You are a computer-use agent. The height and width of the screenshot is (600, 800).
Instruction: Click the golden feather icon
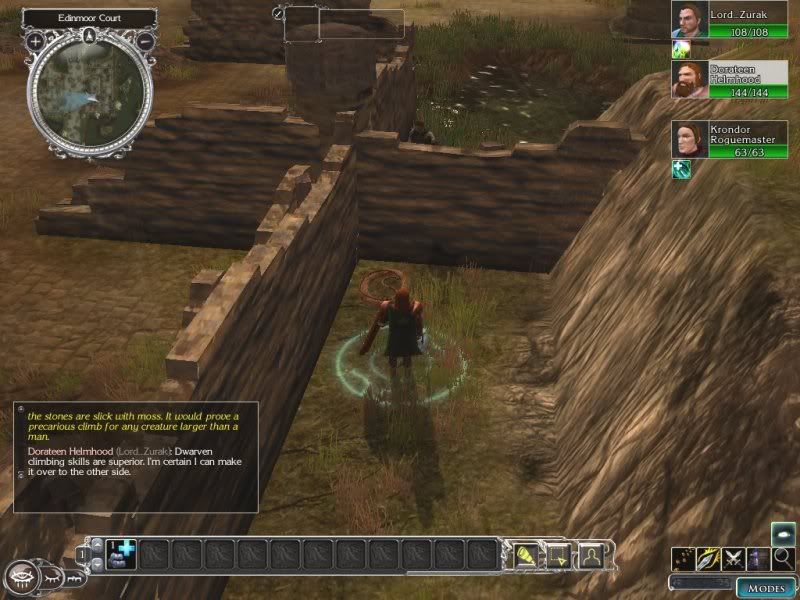[x=707, y=560]
